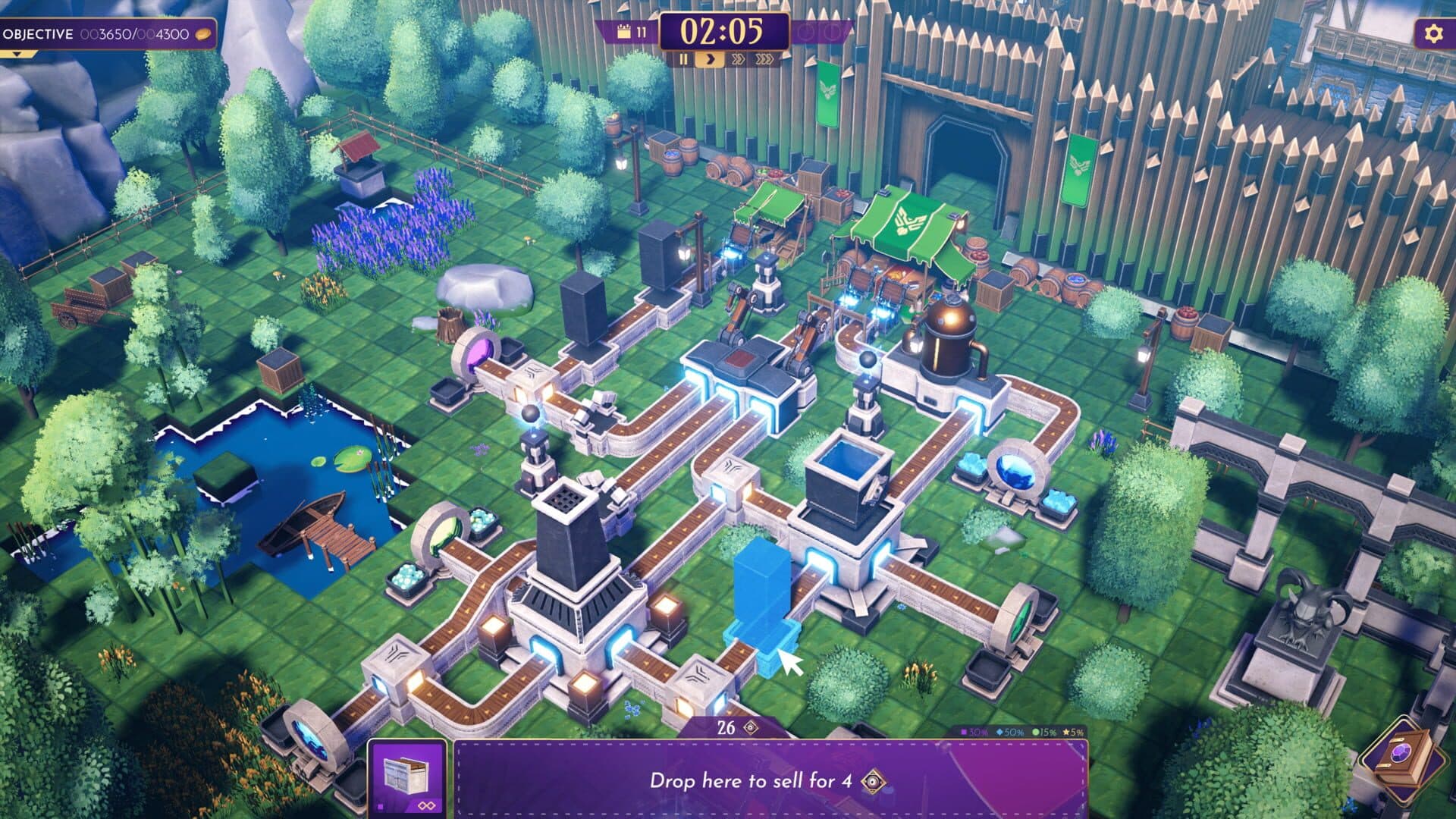Viewport: 1456px width, 819px height.
Task: Pause the game with the pause button
Action: pos(683,59)
